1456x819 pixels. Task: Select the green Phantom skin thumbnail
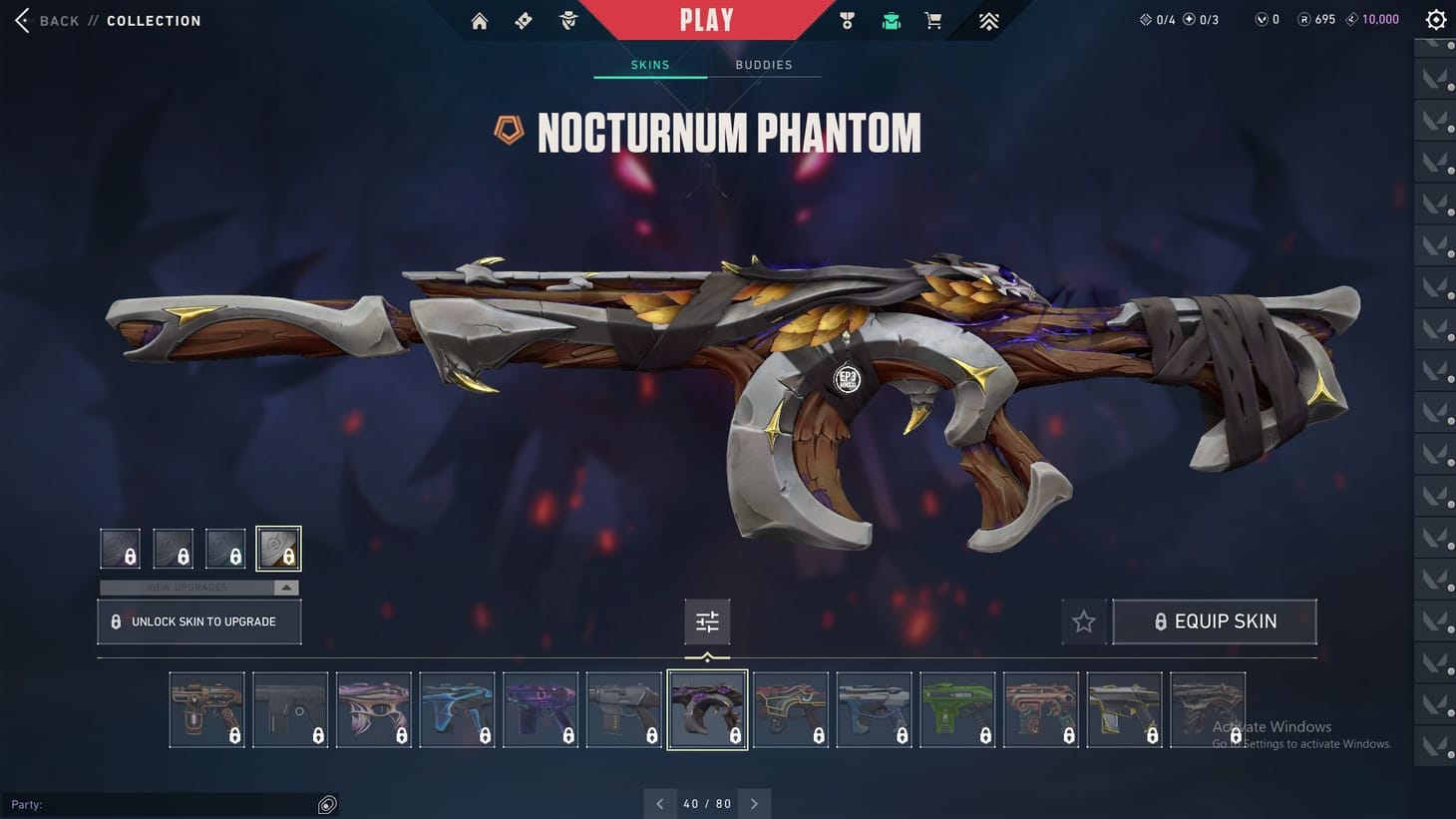pos(957,708)
